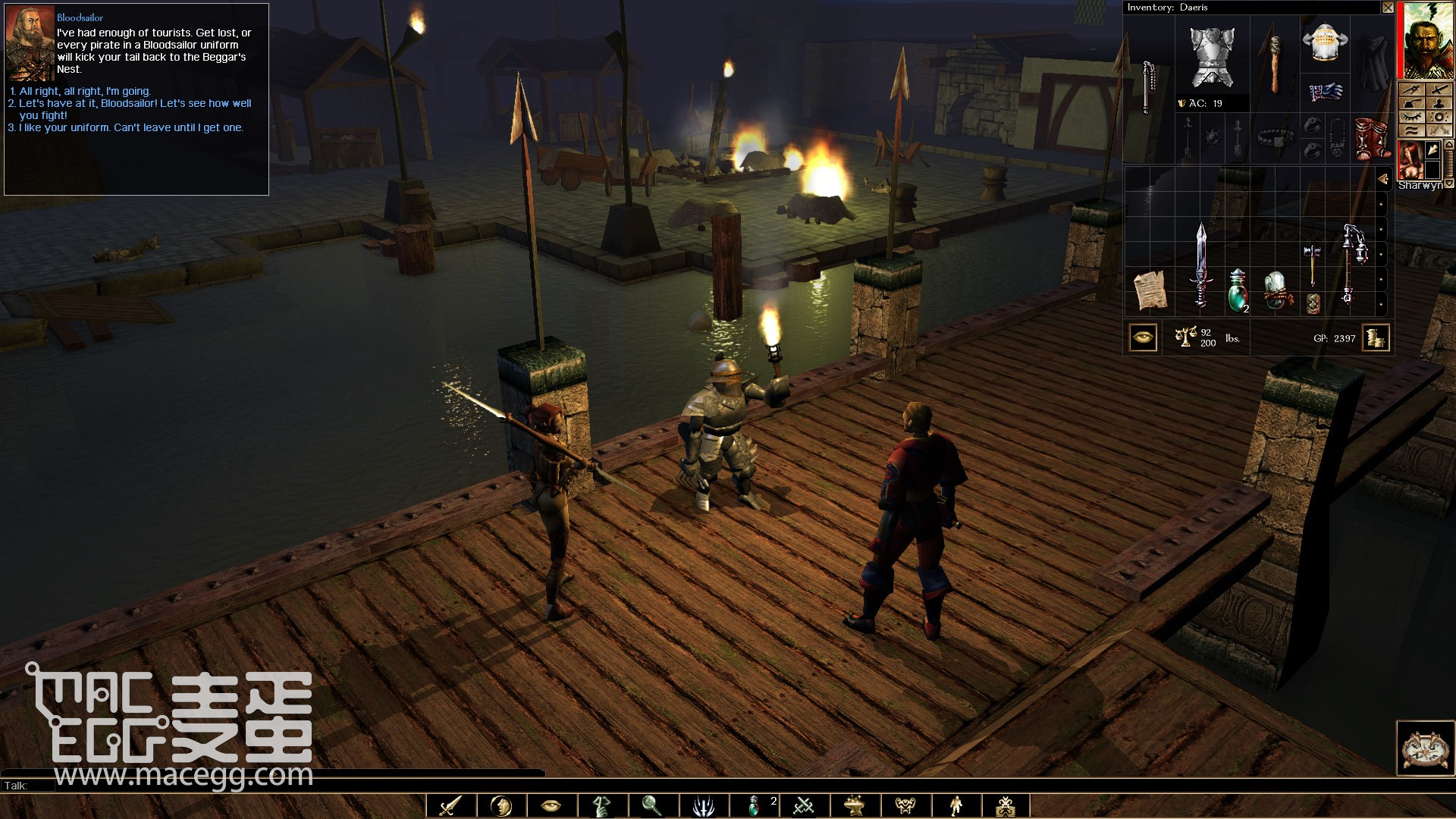The height and width of the screenshot is (819, 1456).
Task: Select the green potion in inventory
Action: [x=1238, y=290]
